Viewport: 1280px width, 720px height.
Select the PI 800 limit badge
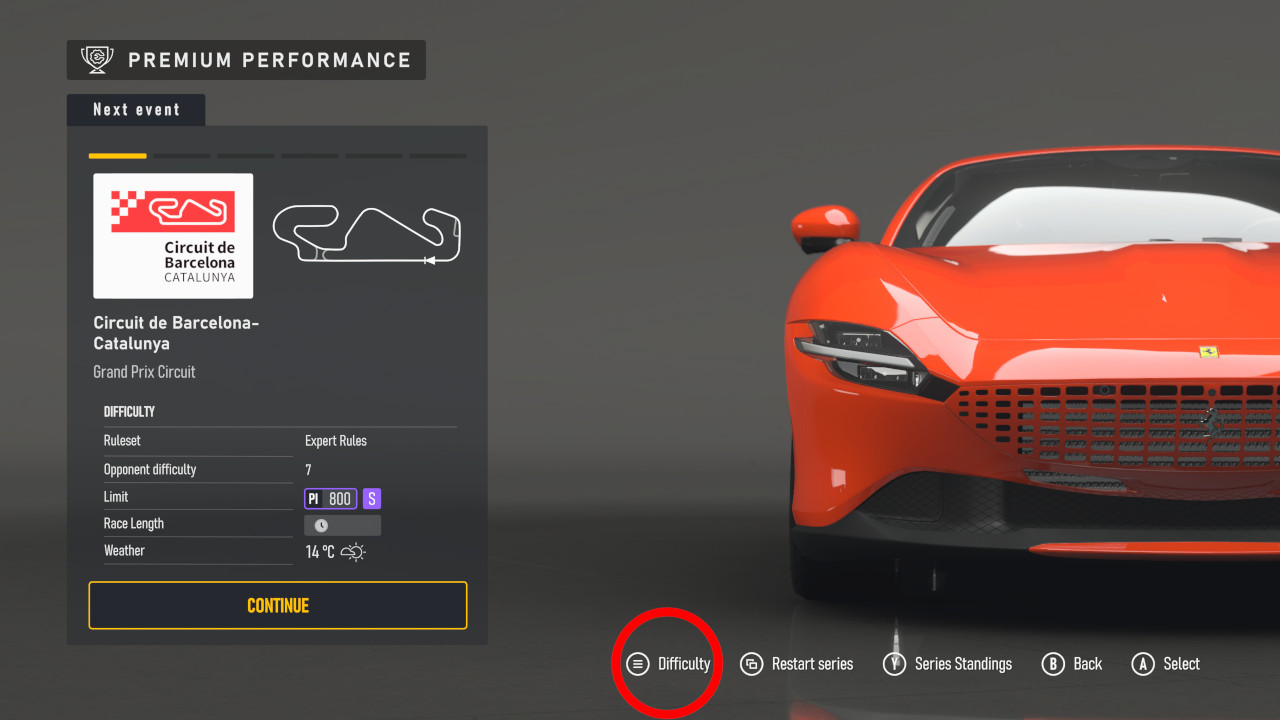pyautogui.click(x=330, y=497)
